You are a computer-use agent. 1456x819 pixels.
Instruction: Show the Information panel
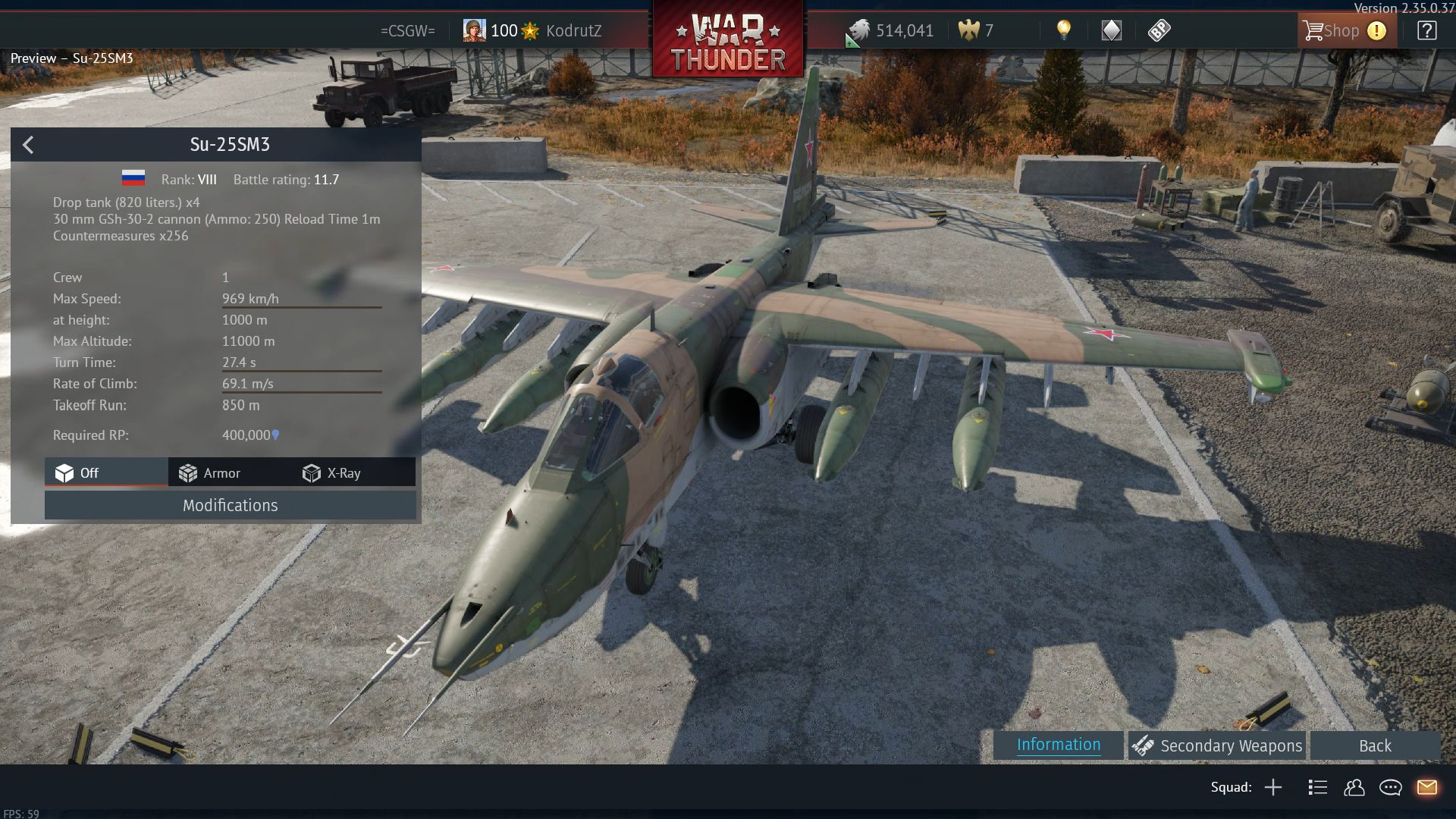coord(1058,745)
